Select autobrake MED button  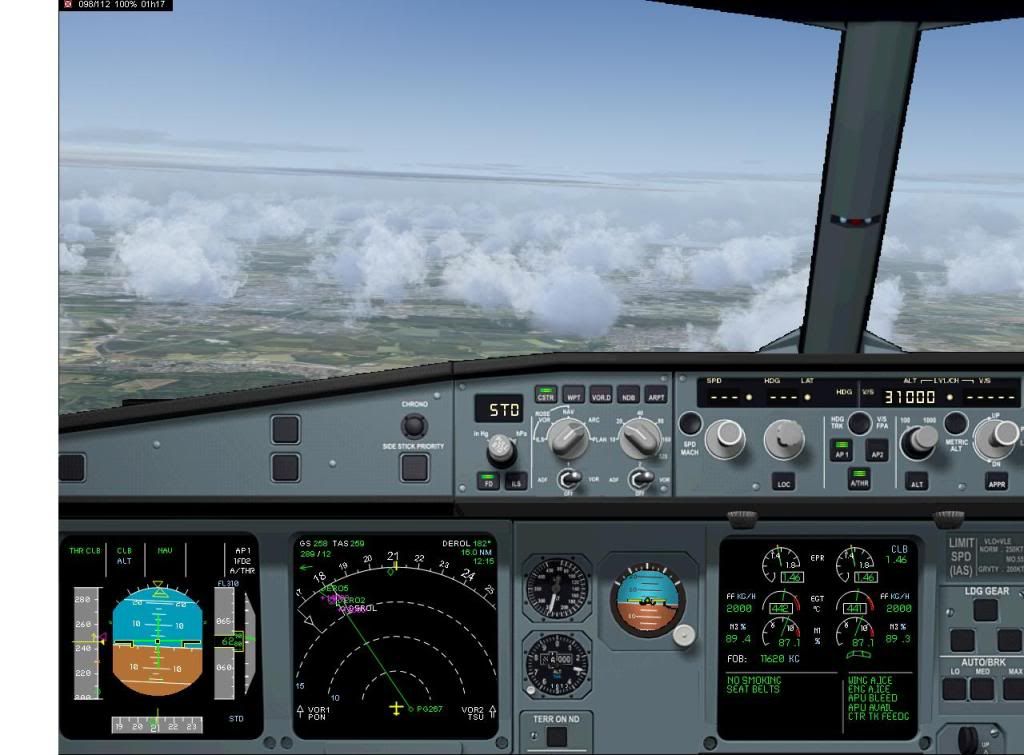pyautogui.click(x=985, y=688)
